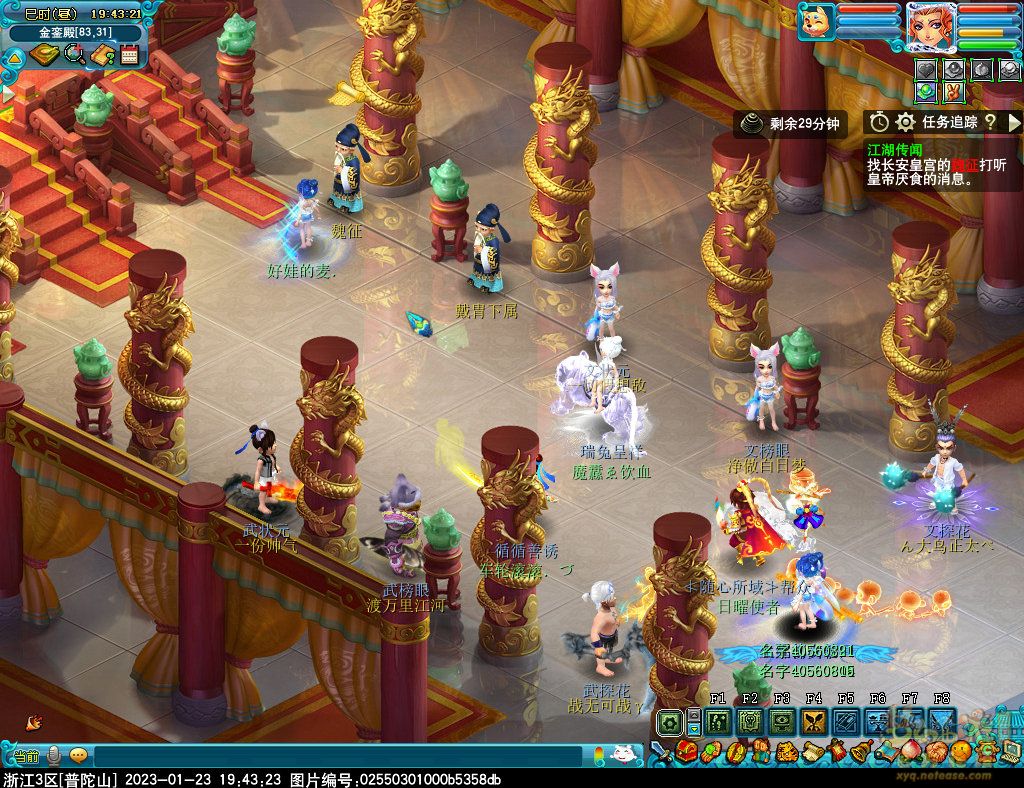The width and height of the screenshot is (1024, 788).
Task: Use the F1 hotkey skill slot
Action: pyautogui.click(x=717, y=722)
